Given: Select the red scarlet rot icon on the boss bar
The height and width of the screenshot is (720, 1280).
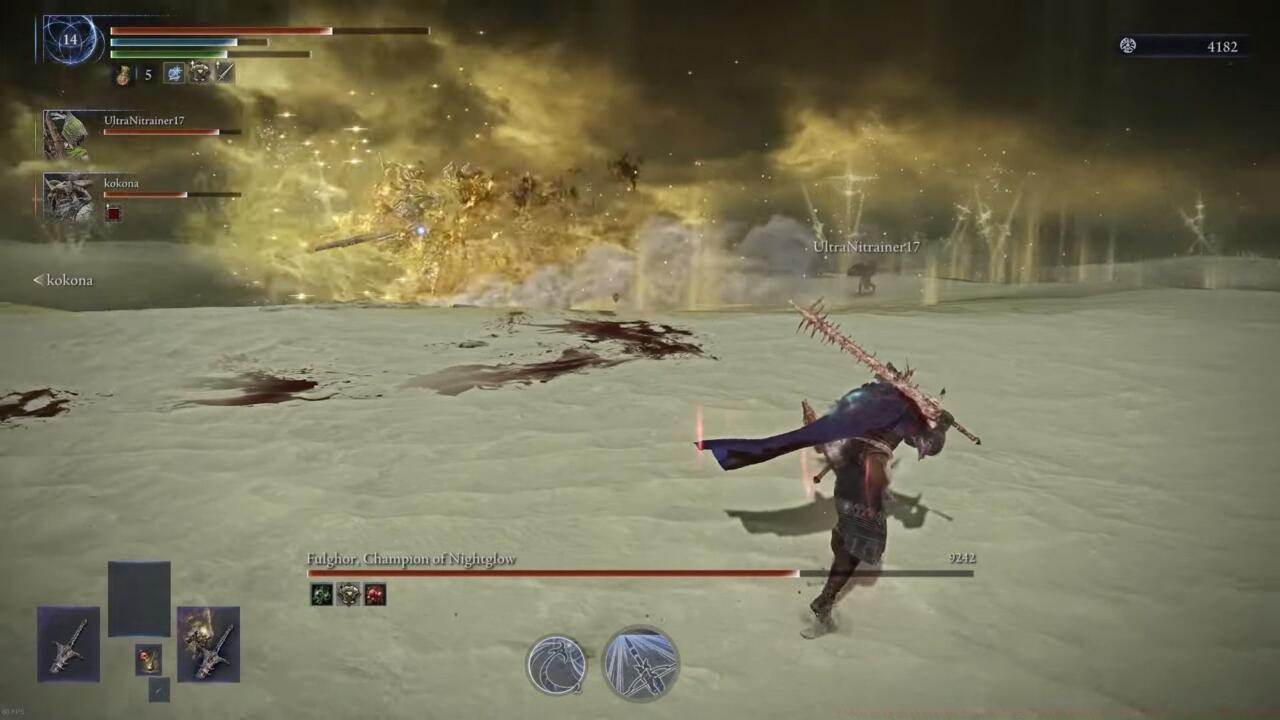Looking at the screenshot, I should pos(376,595).
